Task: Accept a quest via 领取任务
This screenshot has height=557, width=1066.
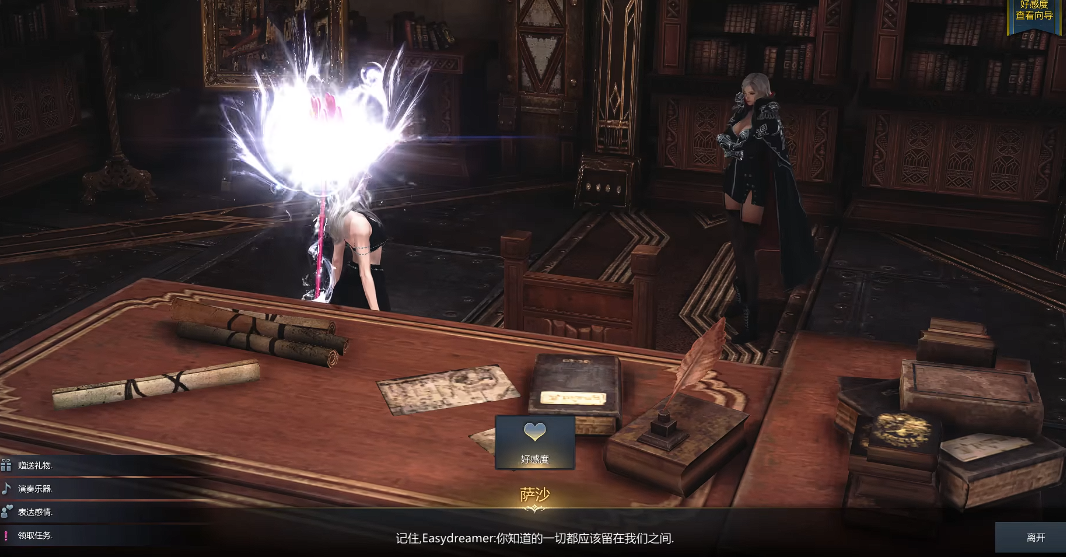Action: (36, 536)
